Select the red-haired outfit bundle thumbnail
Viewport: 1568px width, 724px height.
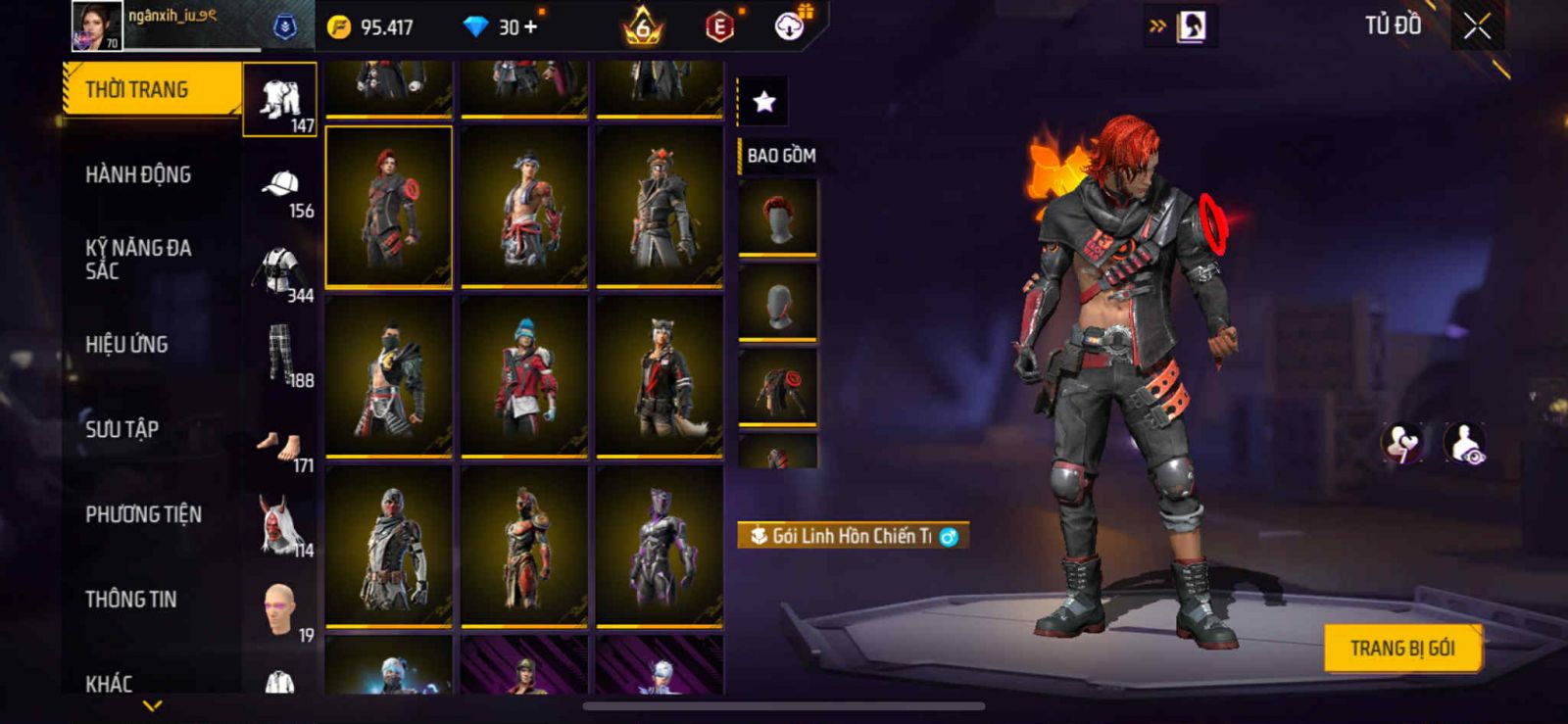click(x=389, y=207)
